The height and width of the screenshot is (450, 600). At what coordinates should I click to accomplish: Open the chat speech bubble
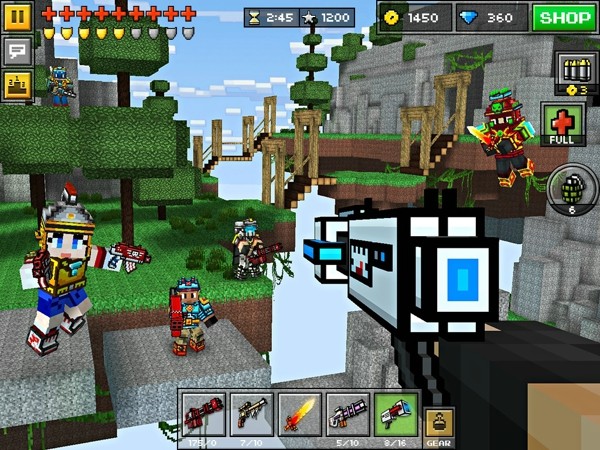click(x=18, y=50)
